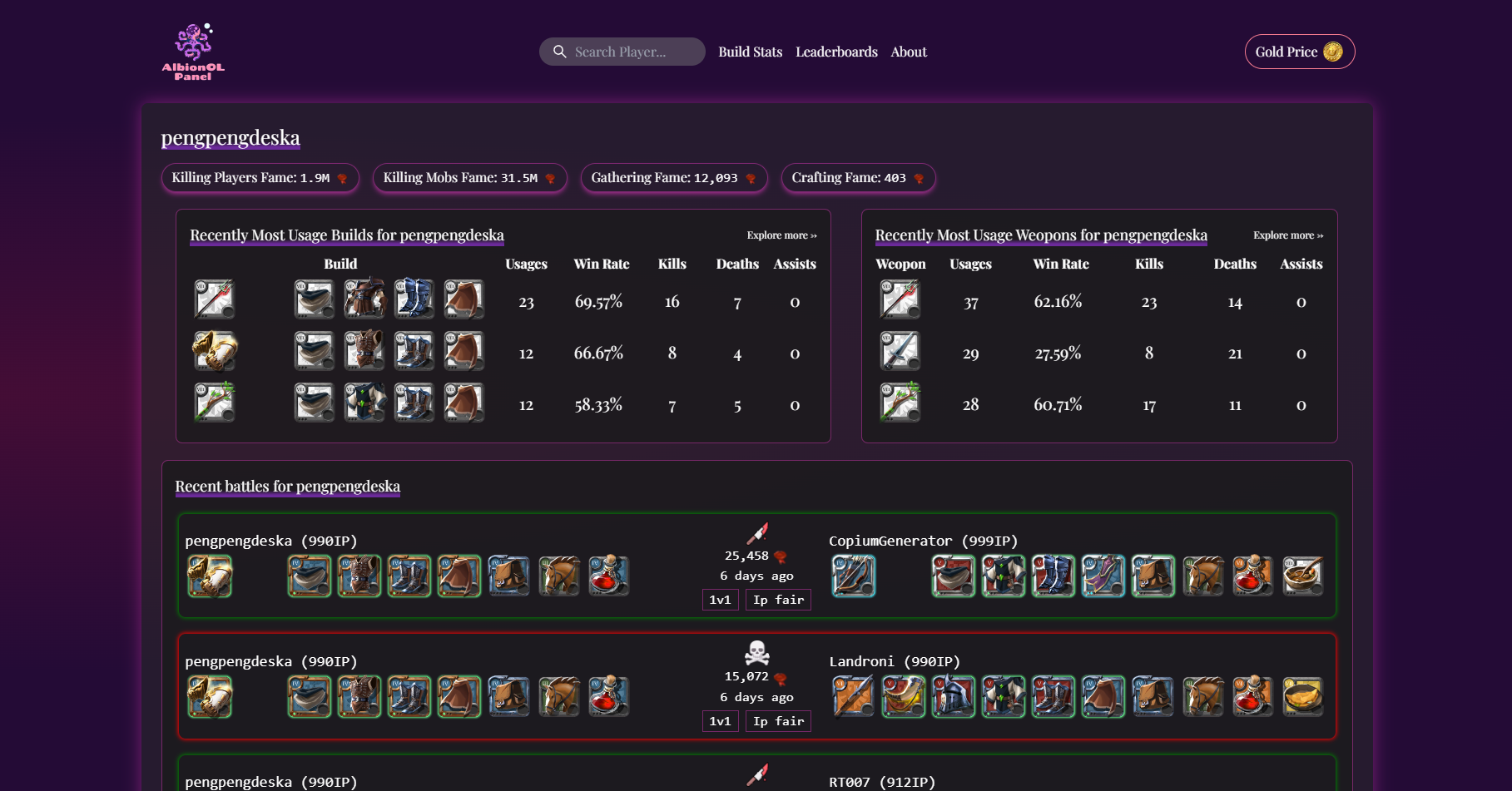Select the About navigation item
The image size is (1512, 791).
[908, 52]
